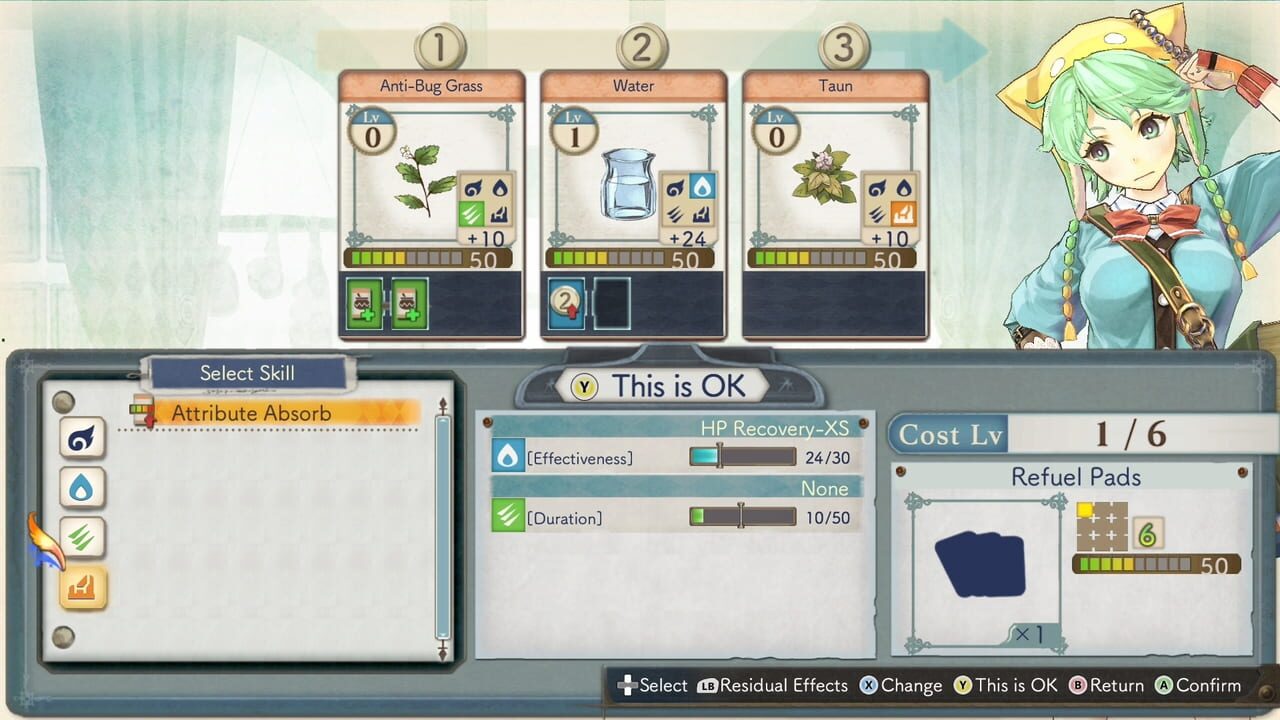Viewport: 1280px width, 720px height.
Task: Click the 'Select Skill' tab label
Action: click(248, 373)
